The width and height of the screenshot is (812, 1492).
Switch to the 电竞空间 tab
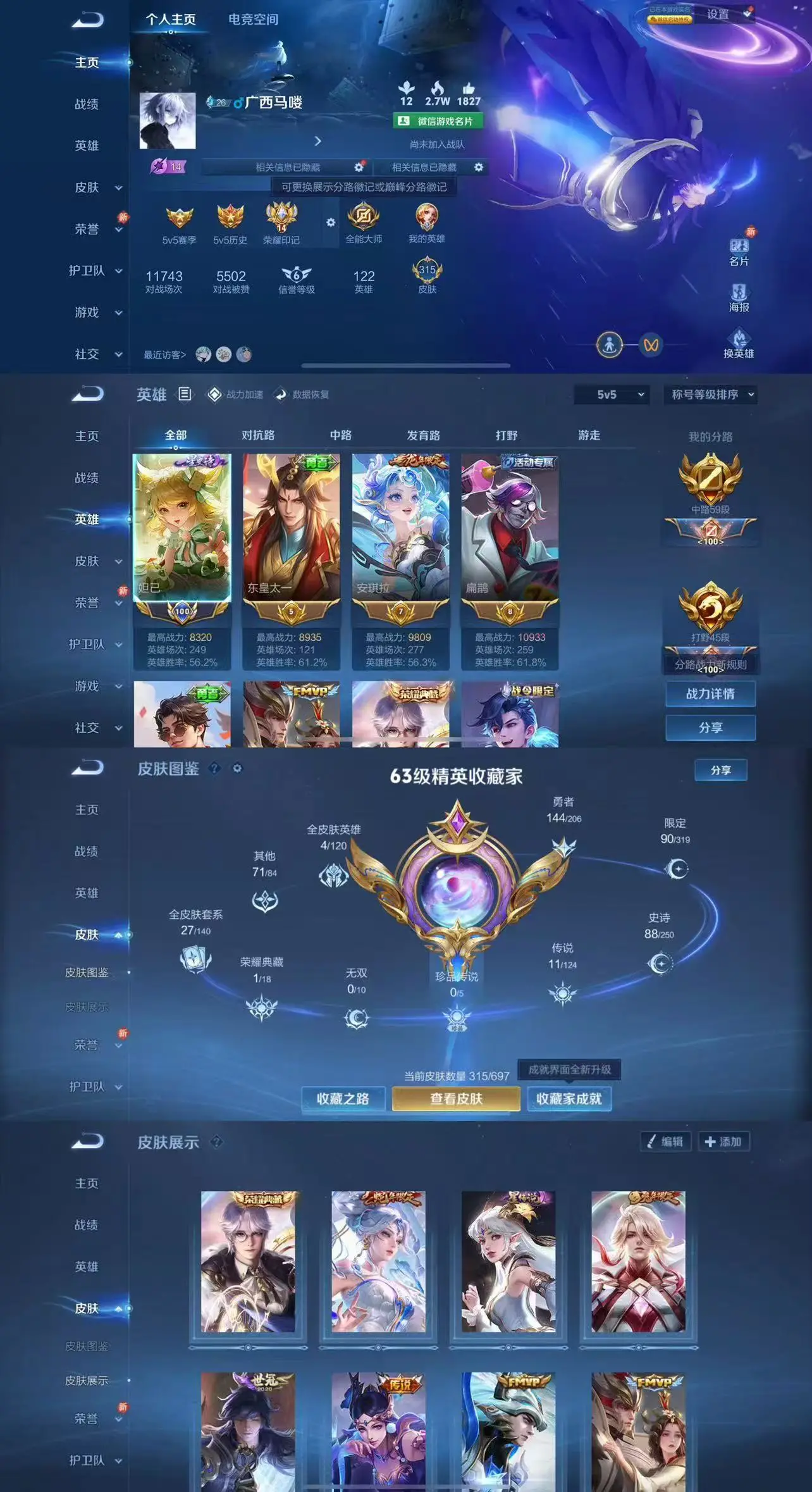click(253, 19)
